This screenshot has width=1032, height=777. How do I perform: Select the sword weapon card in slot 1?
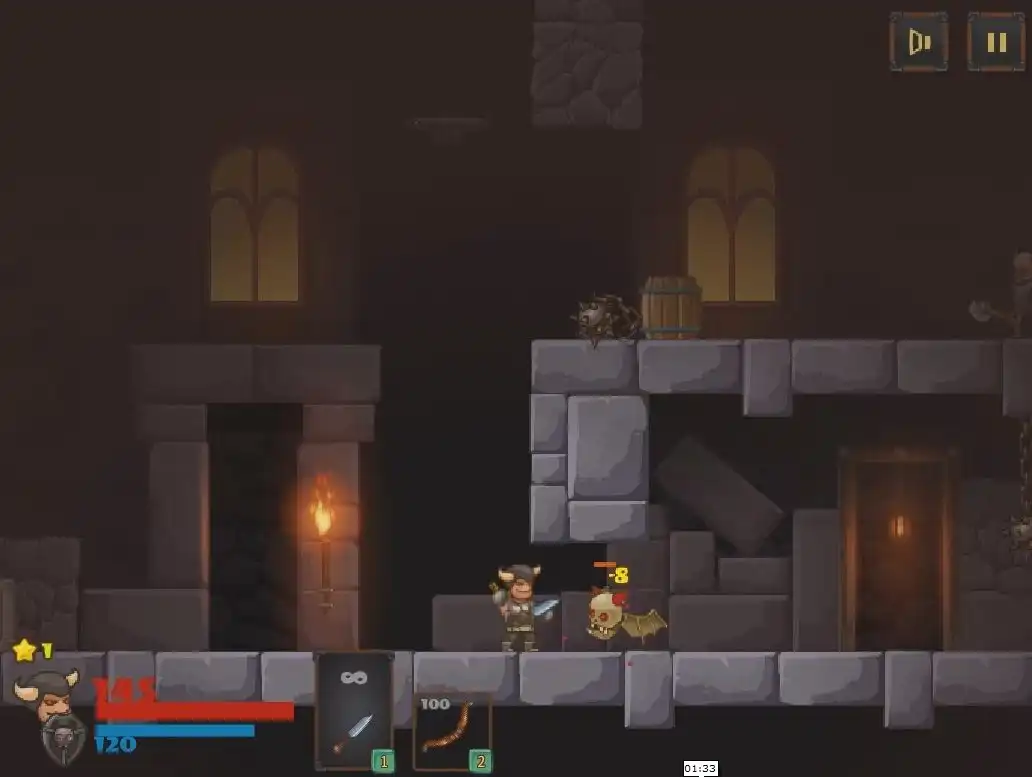click(354, 712)
